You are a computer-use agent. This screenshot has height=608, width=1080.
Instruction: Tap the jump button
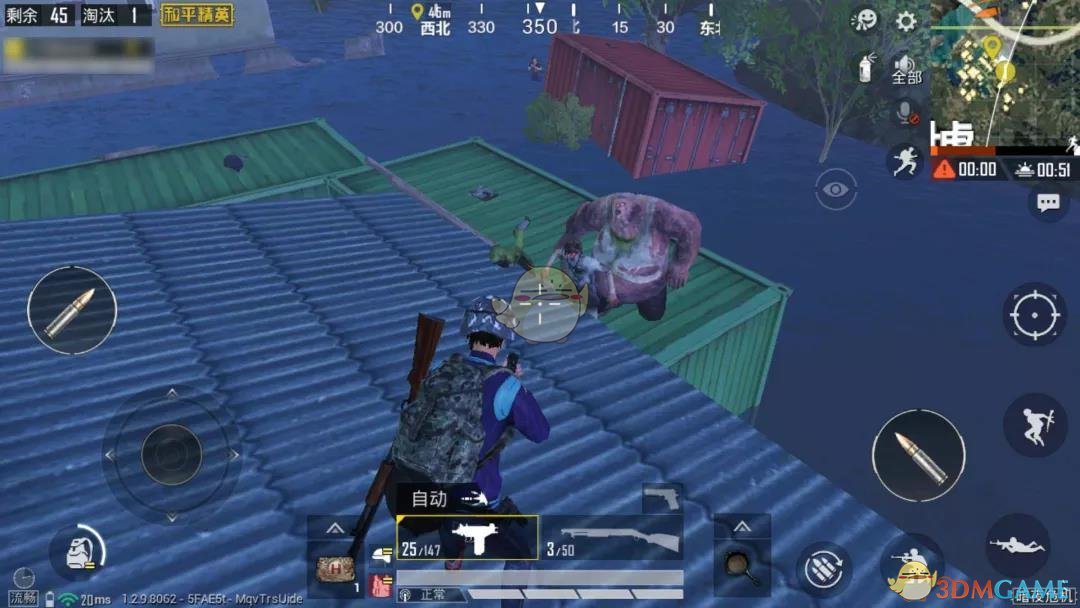coord(1034,425)
